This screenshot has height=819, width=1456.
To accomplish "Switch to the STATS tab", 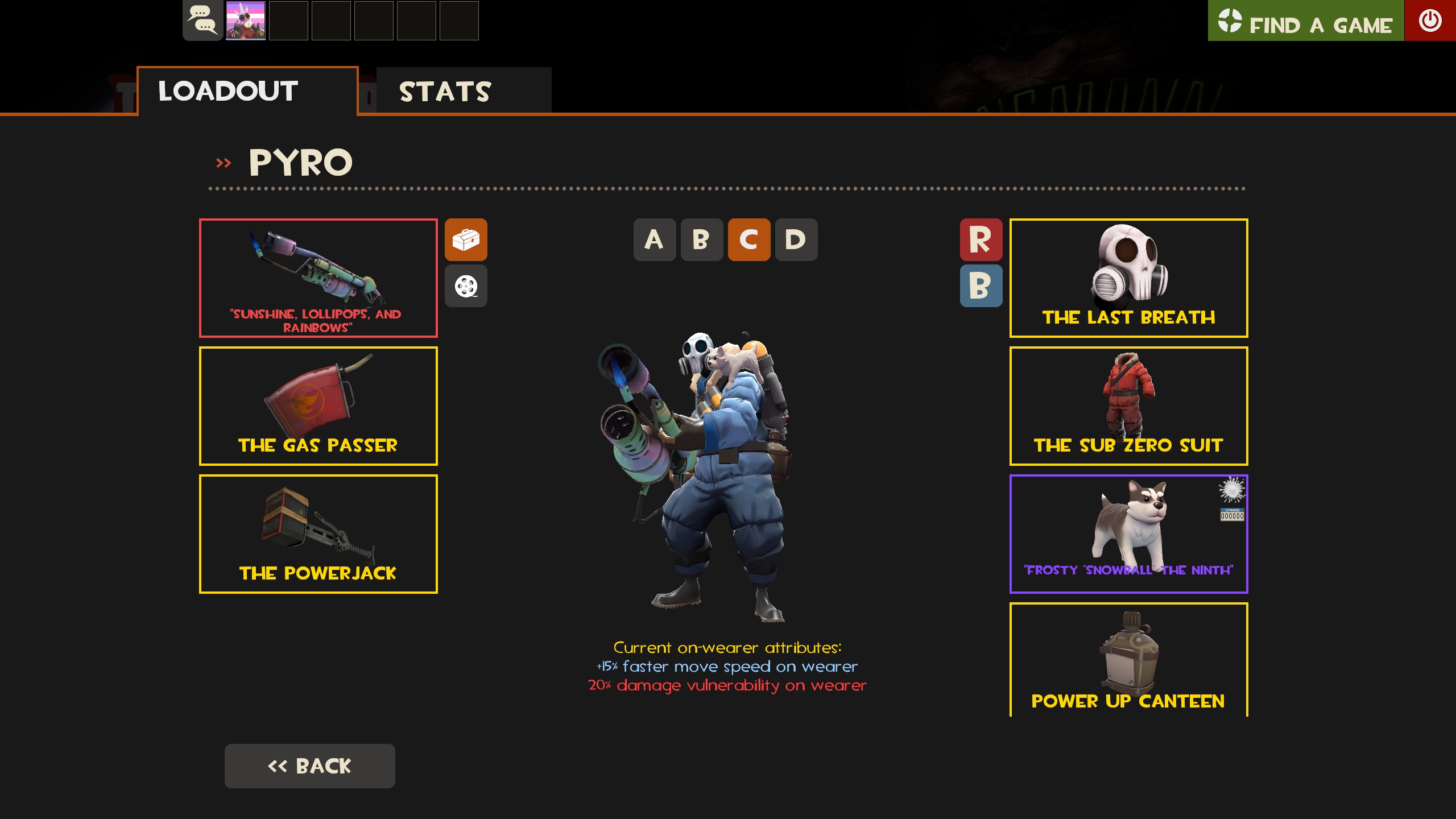I will [445, 91].
